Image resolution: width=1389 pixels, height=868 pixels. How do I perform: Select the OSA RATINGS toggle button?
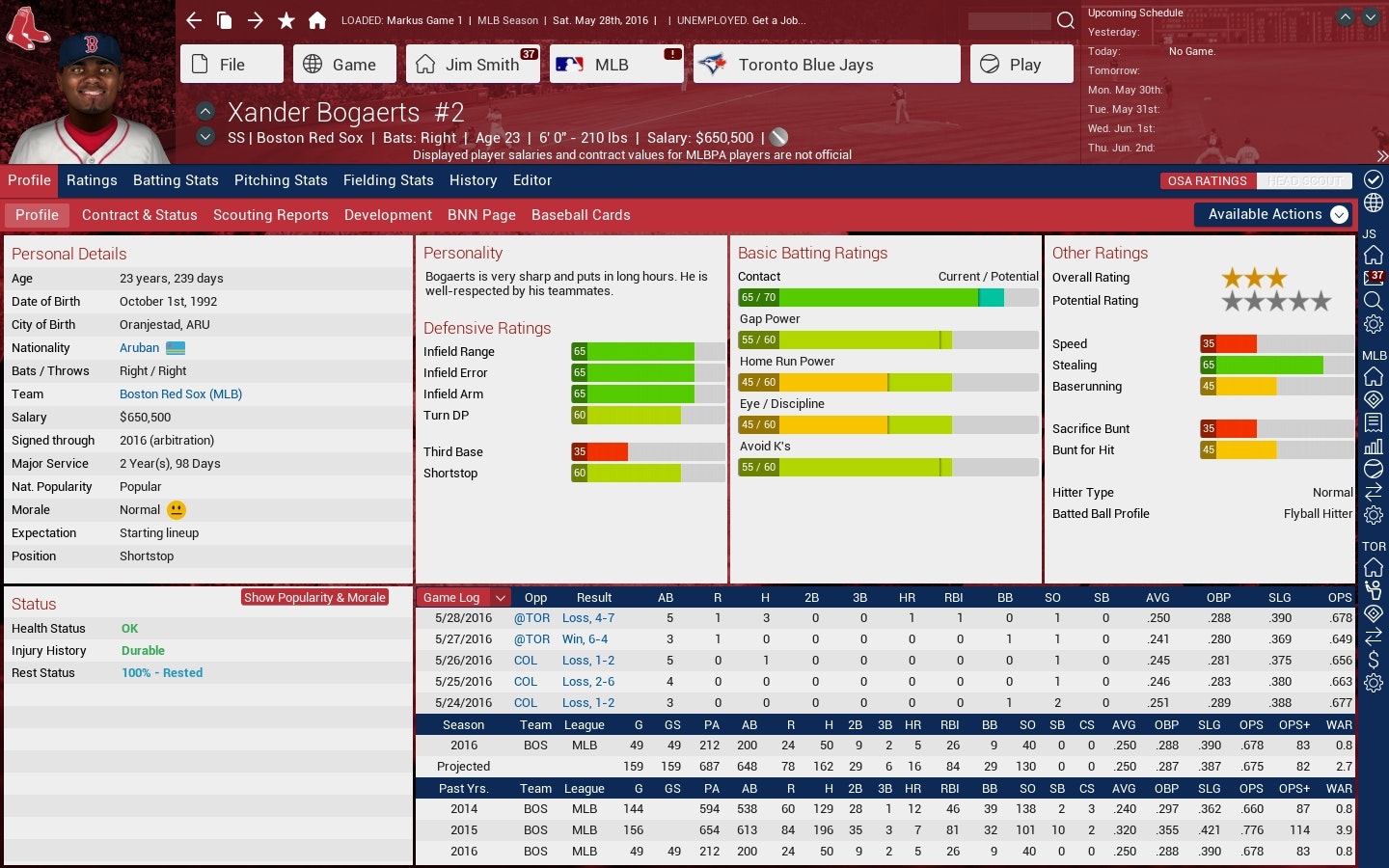tap(1207, 180)
